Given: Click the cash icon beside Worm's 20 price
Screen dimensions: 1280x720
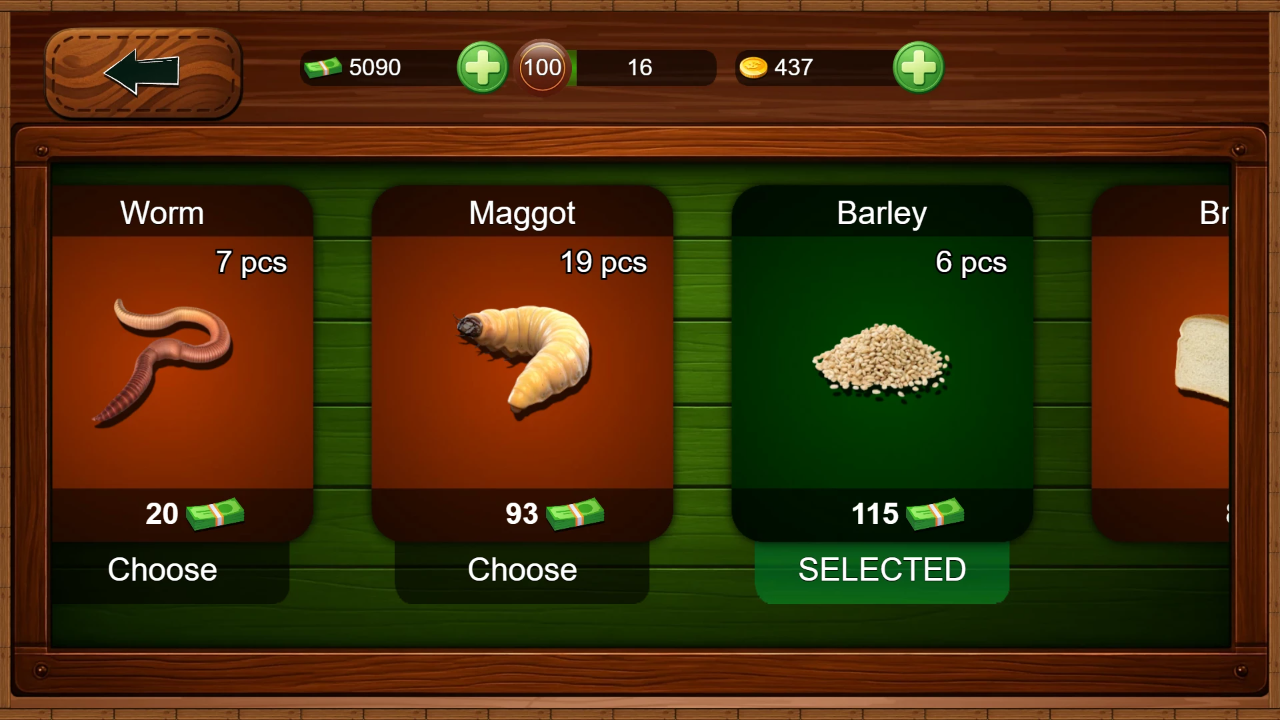Looking at the screenshot, I should point(213,514).
